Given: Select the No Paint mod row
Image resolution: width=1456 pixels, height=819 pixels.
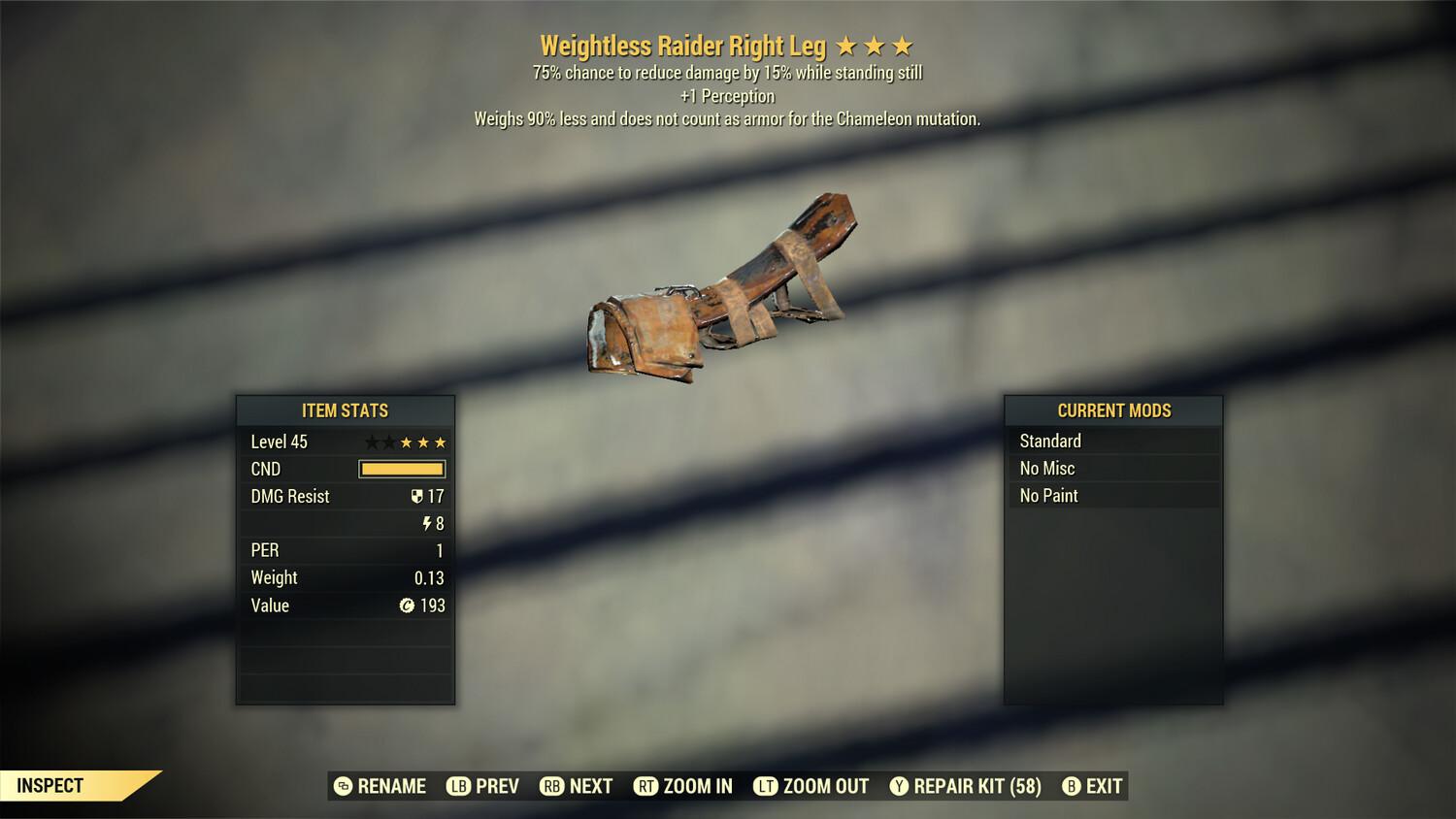Looking at the screenshot, I should [x=1113, y=496].
